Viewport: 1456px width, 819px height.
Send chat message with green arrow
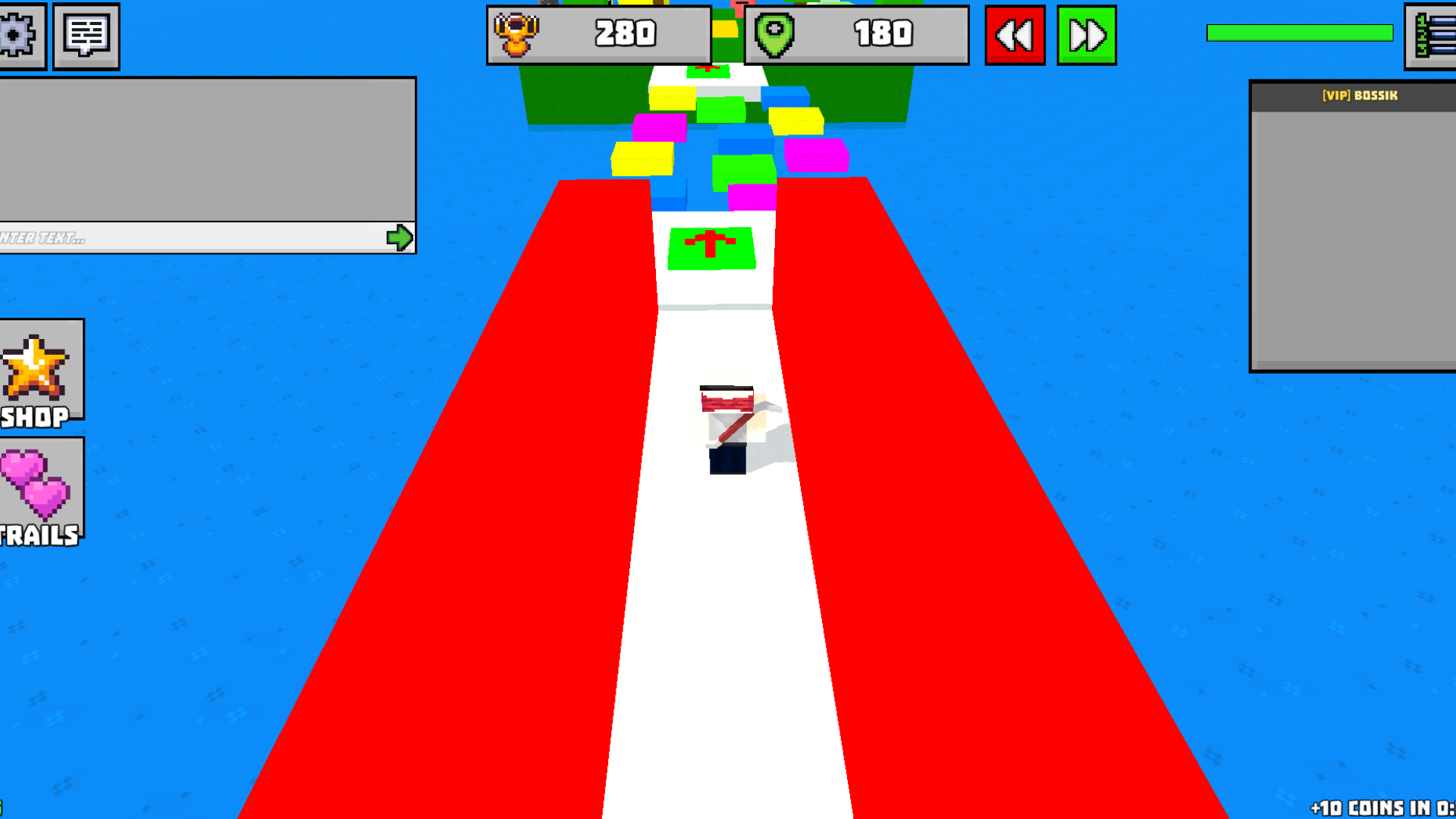400,237
